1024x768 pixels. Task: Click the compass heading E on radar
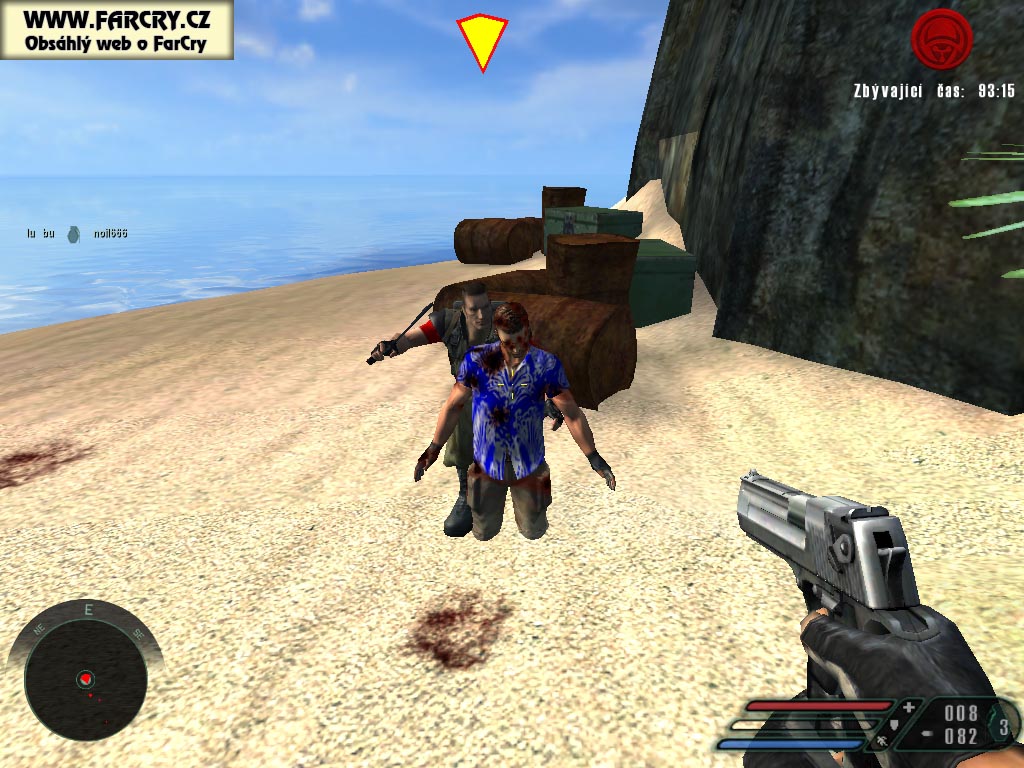(x=88, y=610)
